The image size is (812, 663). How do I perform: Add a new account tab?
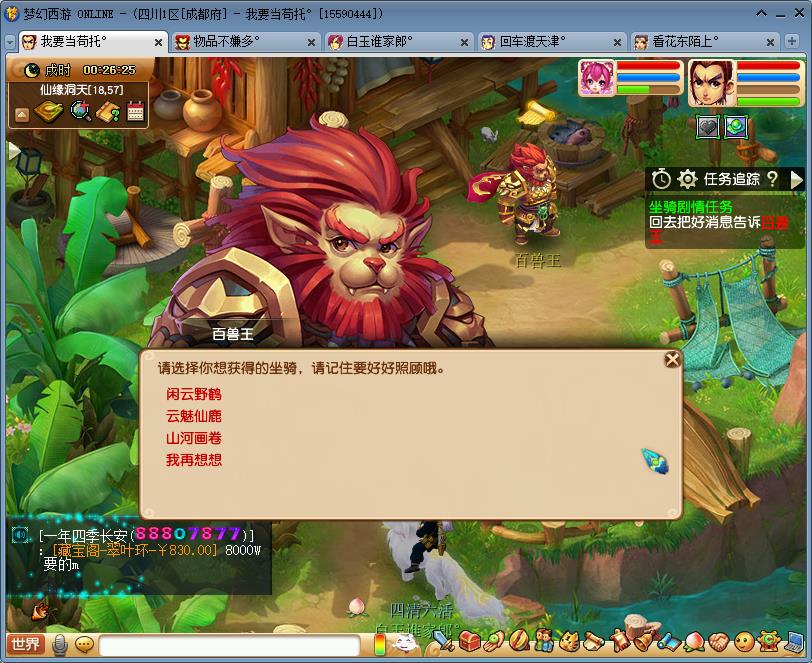click(x=794, y=42)
